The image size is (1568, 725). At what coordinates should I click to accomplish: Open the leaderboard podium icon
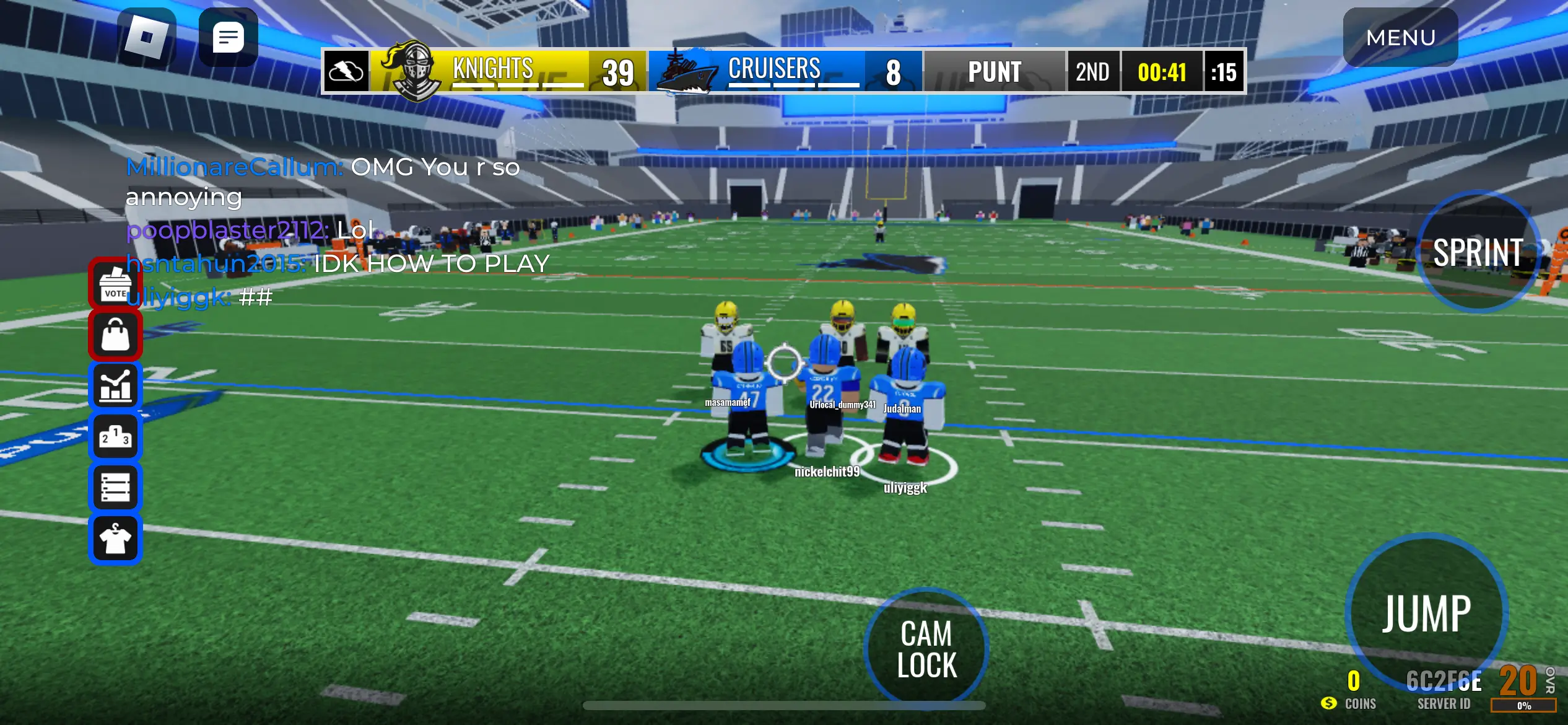115,436
